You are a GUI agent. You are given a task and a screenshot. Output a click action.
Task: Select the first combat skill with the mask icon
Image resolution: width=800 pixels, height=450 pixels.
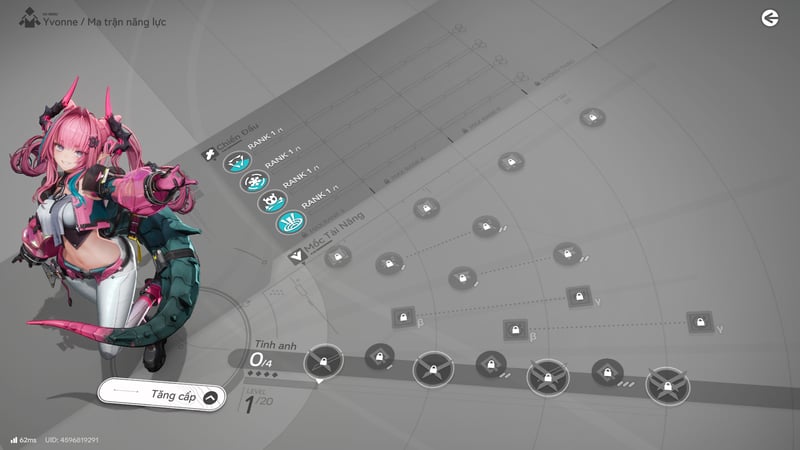point(236,162)
